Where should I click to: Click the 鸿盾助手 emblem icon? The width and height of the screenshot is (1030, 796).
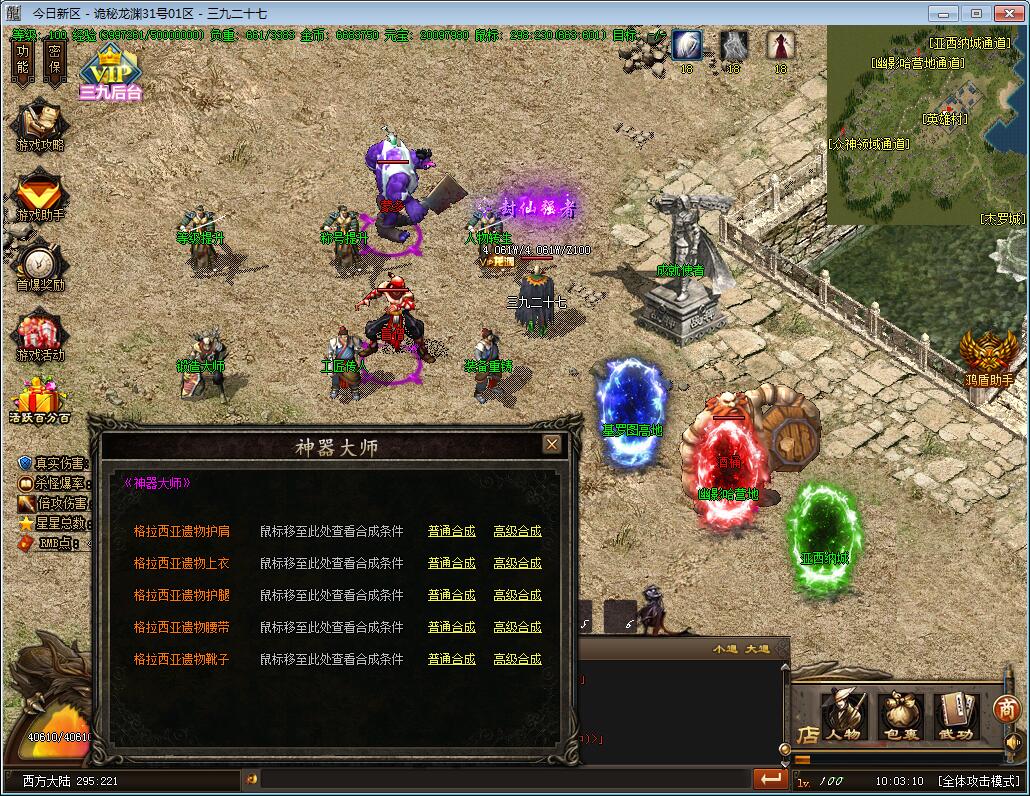pyautogui.click(x=989, y=357)
